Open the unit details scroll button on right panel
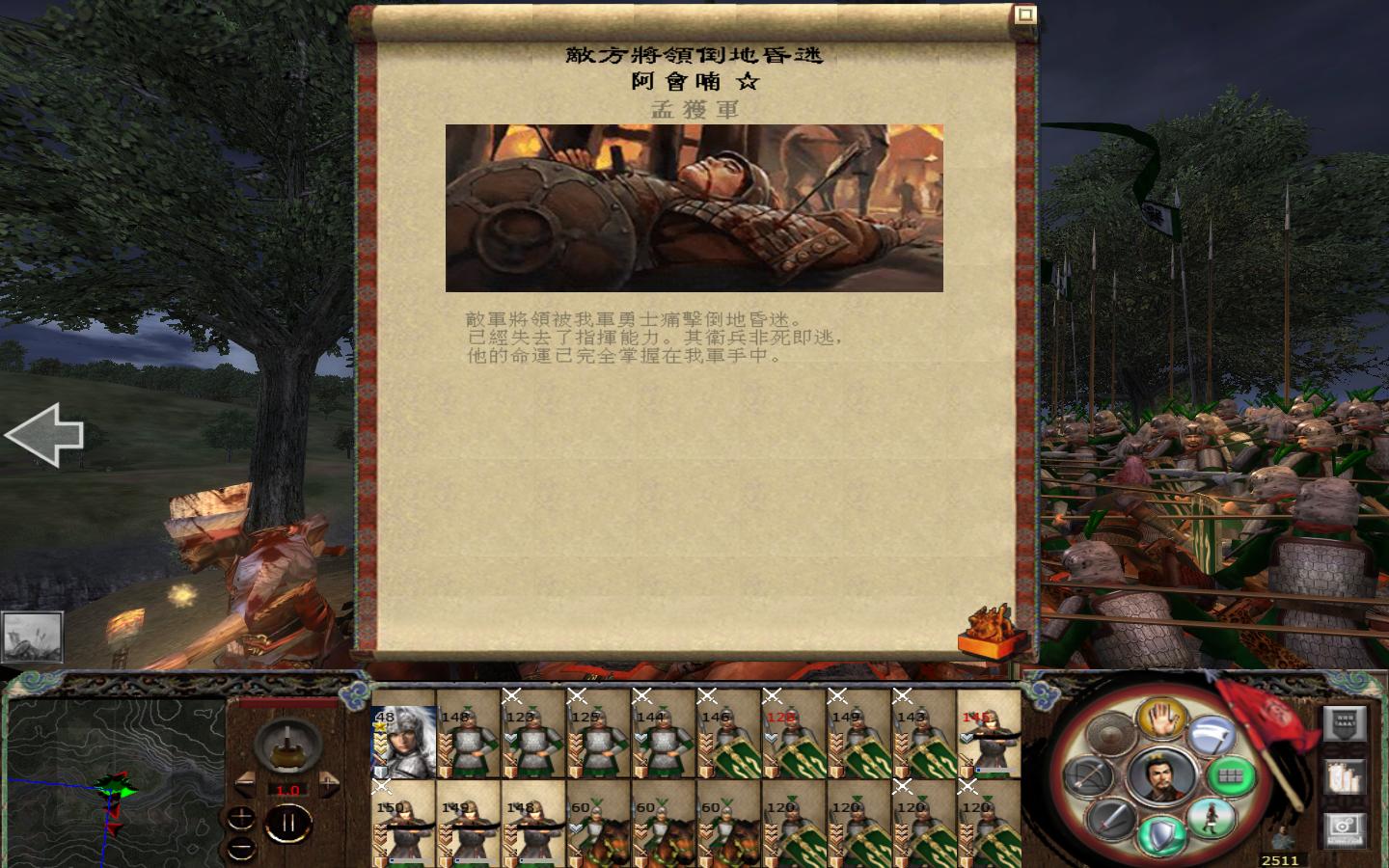 coord(1345,776)
